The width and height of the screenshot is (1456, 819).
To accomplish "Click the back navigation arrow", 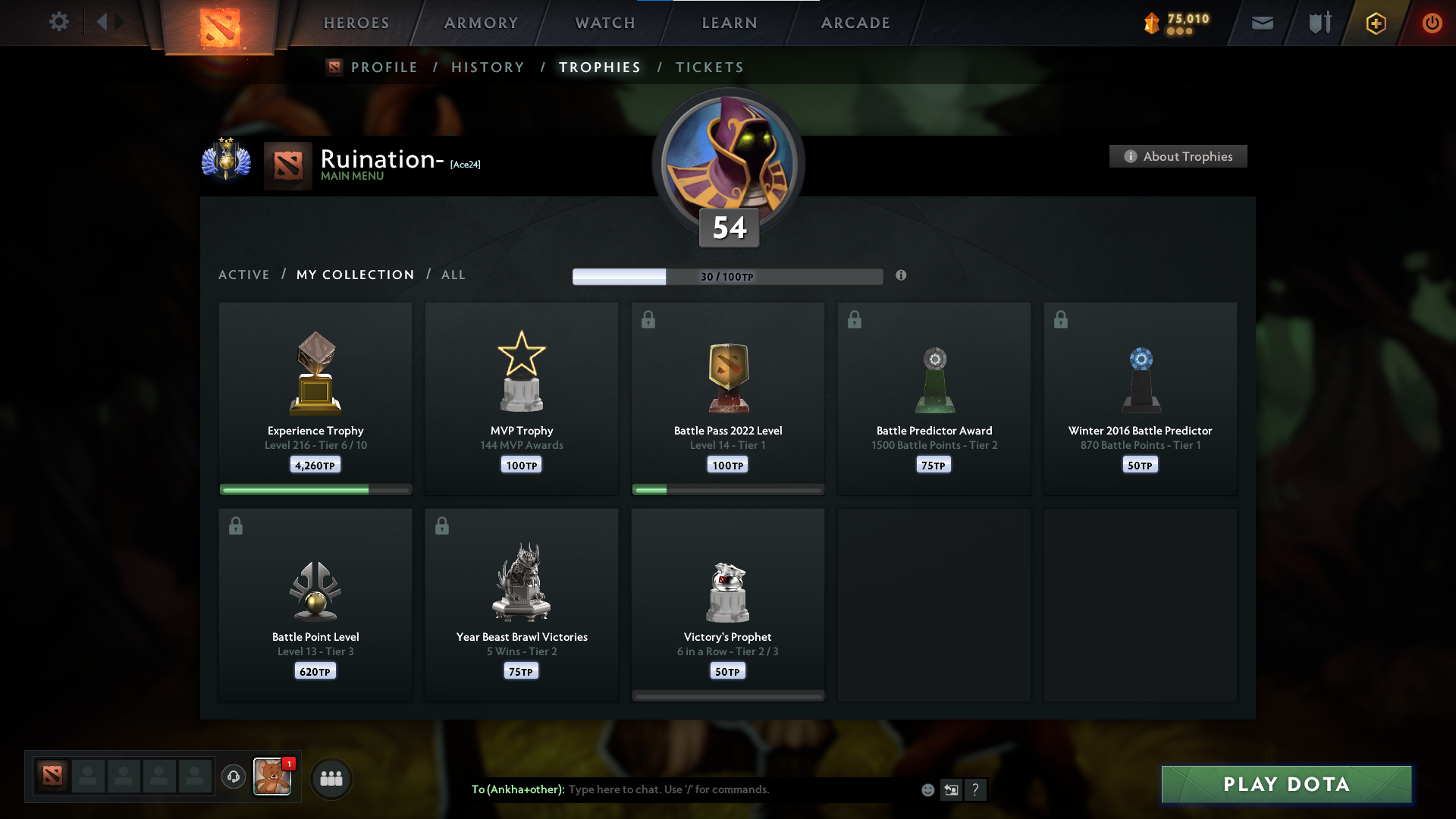I will [x=104, y=22].
